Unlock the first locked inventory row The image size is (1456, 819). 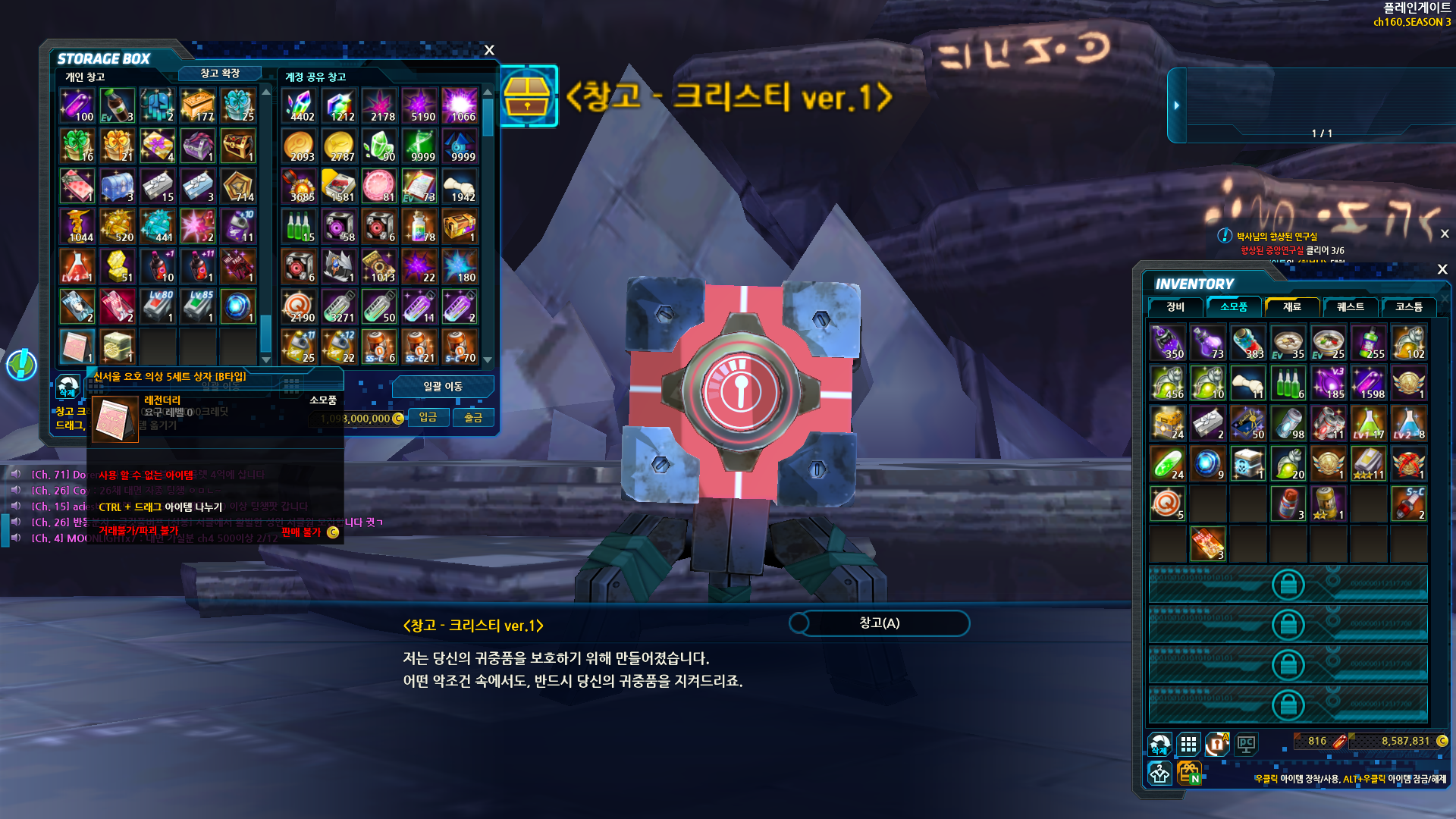click(1288, 585)
